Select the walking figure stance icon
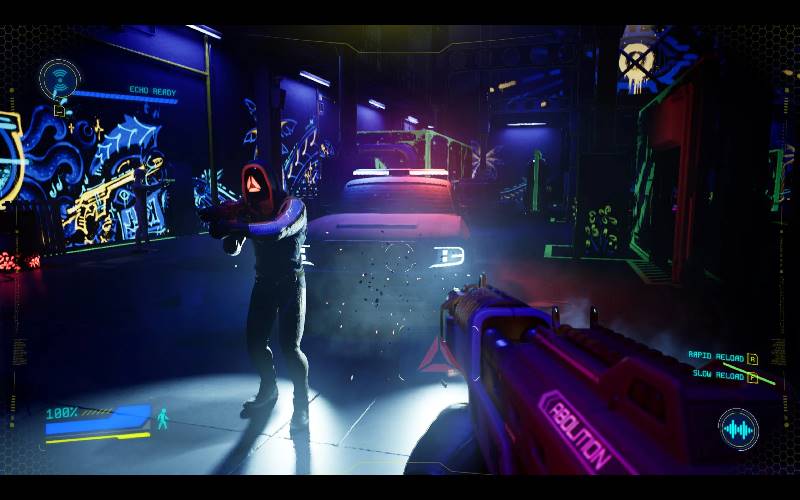Image resolution: width=800 pixels, height=500 pixels. point(162,418)
